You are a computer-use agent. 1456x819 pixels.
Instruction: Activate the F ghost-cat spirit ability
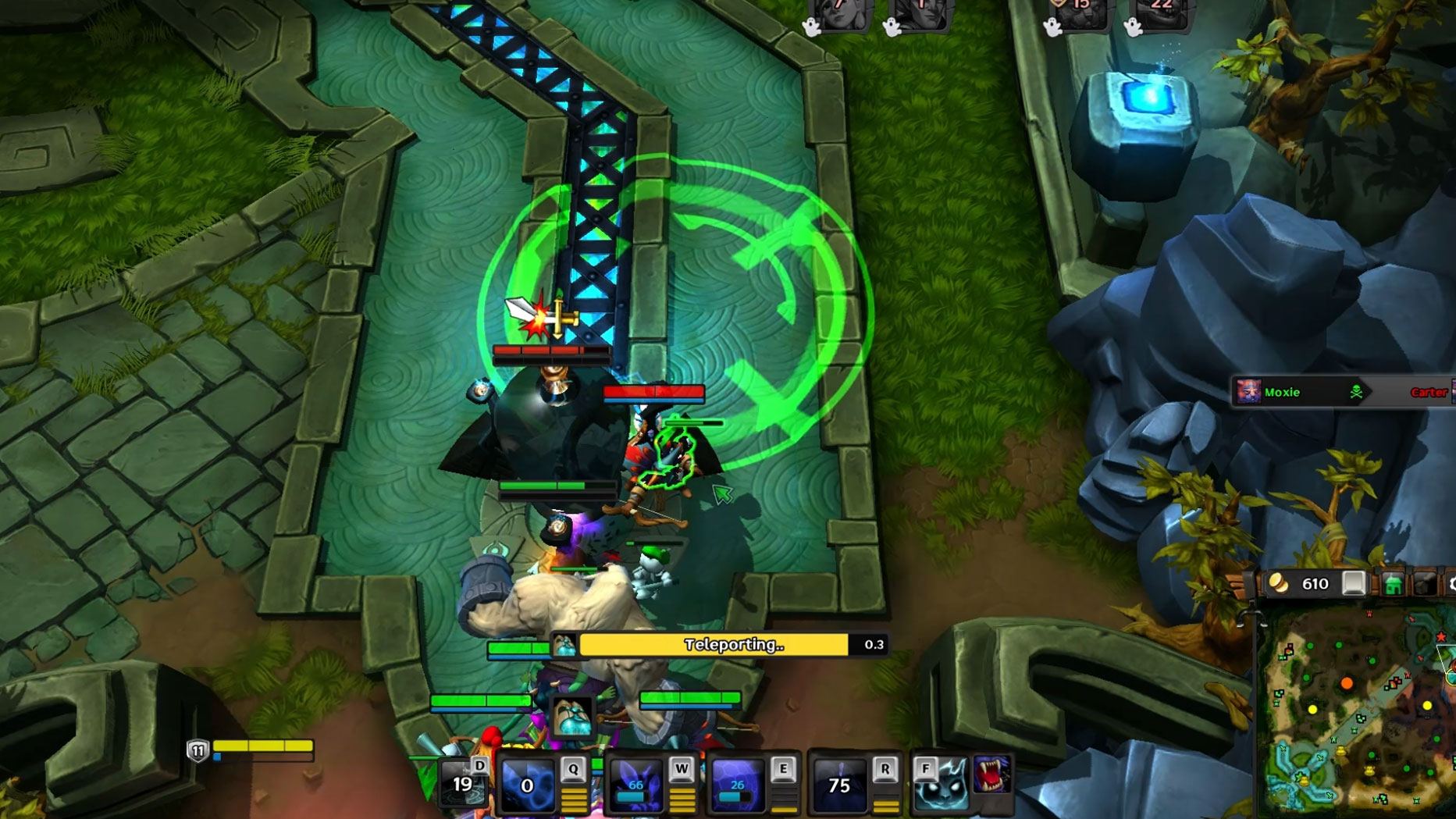[942, 785]
